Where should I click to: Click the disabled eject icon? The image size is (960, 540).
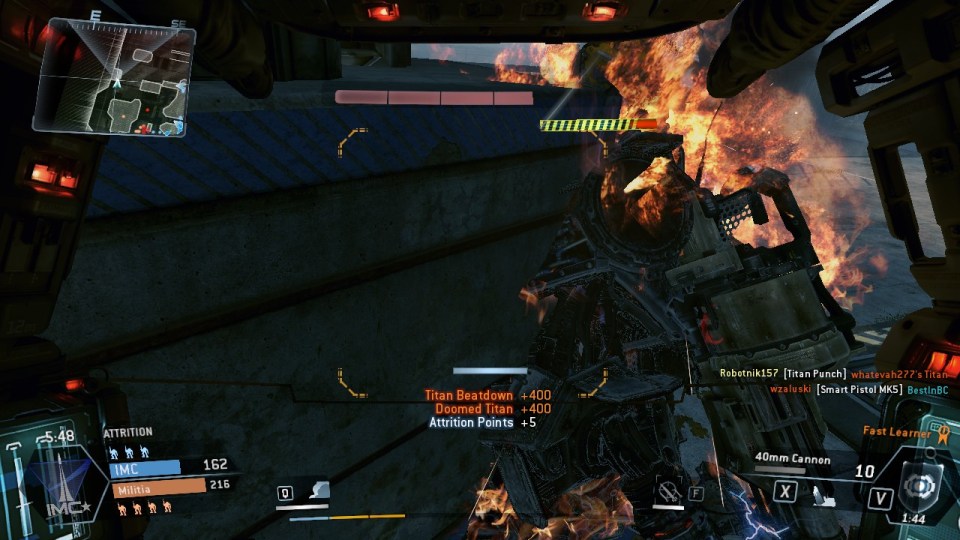668,491
